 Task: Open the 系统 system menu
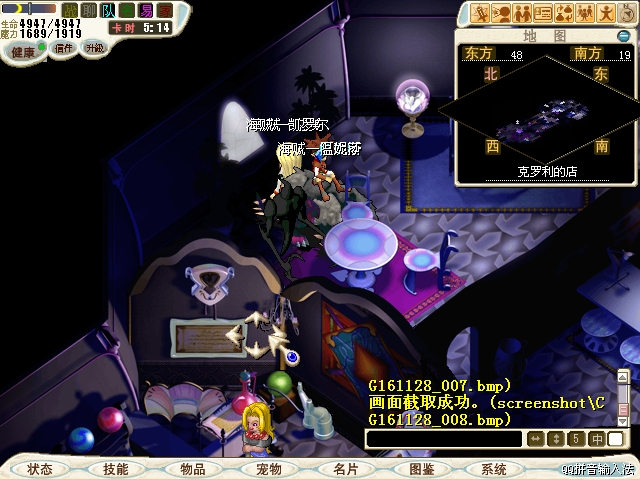pyautogui.click(x=494, y=469)
